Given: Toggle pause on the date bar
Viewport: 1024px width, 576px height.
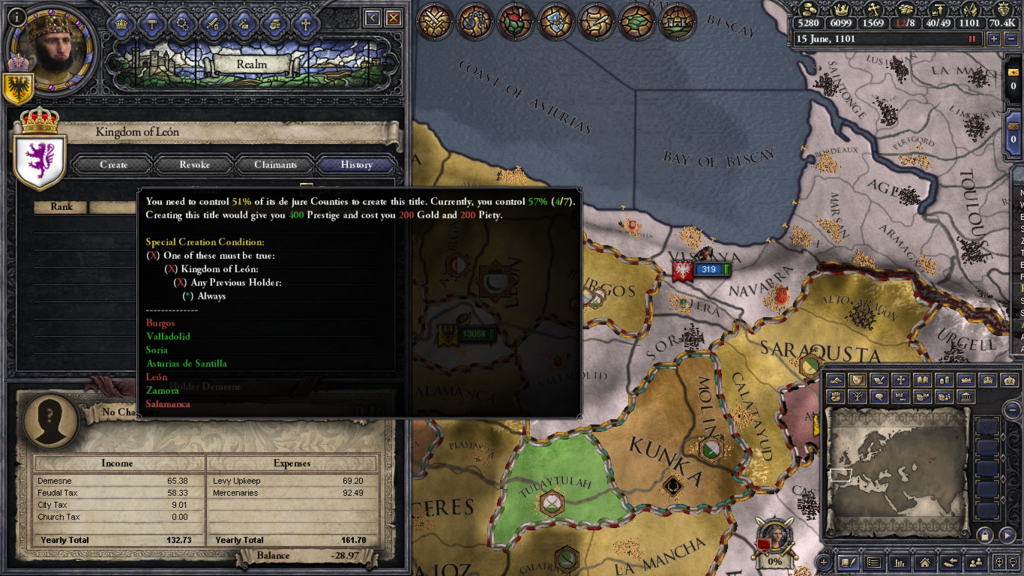Looking at the screenshot, I should pyautogui.click(x=971, y=39).
